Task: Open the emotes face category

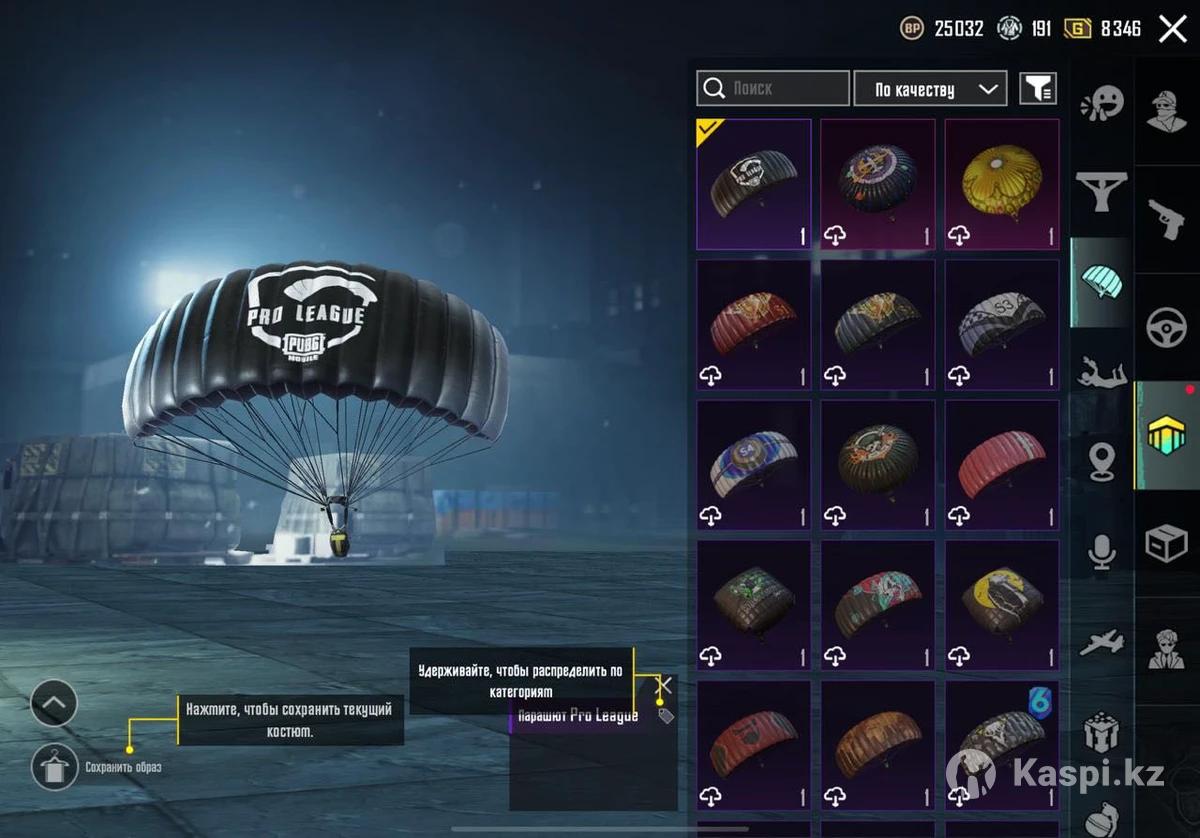Action: click(1101, 102)
